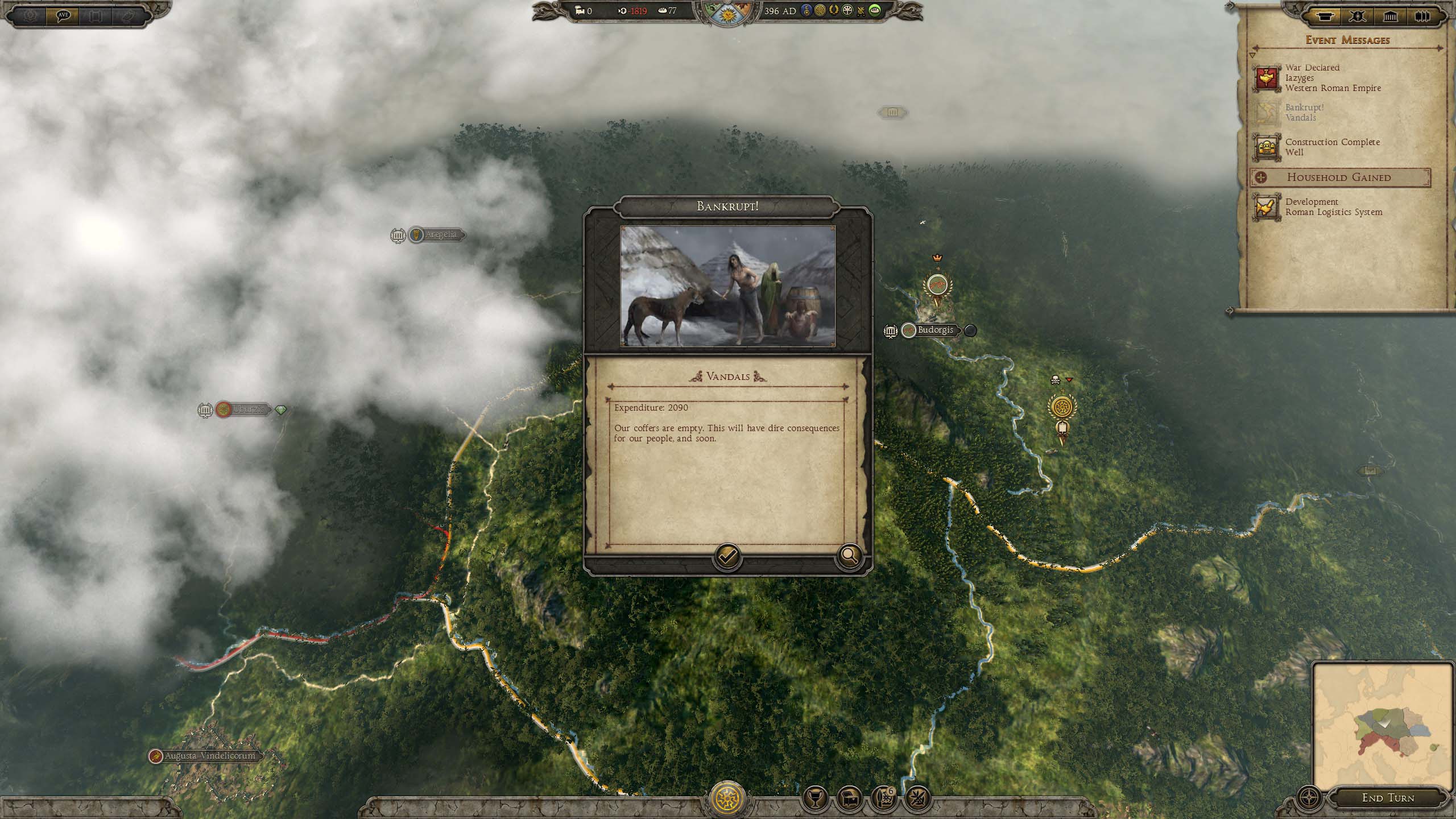Open the compass icon beside End Turn
The width and height of the screenshot is (1456, 819).
(1310, 797)
